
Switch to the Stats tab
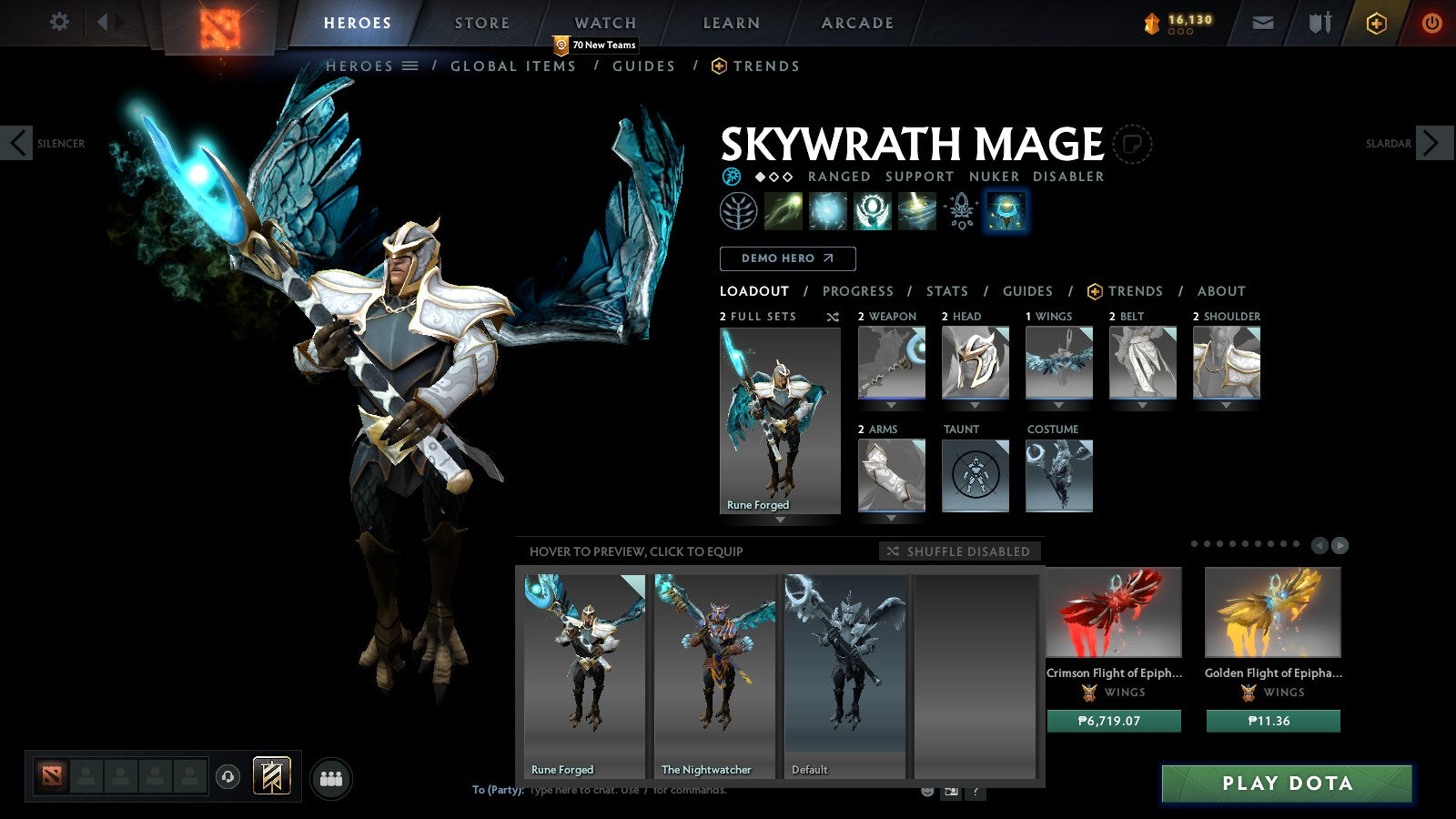pos(947,291)
